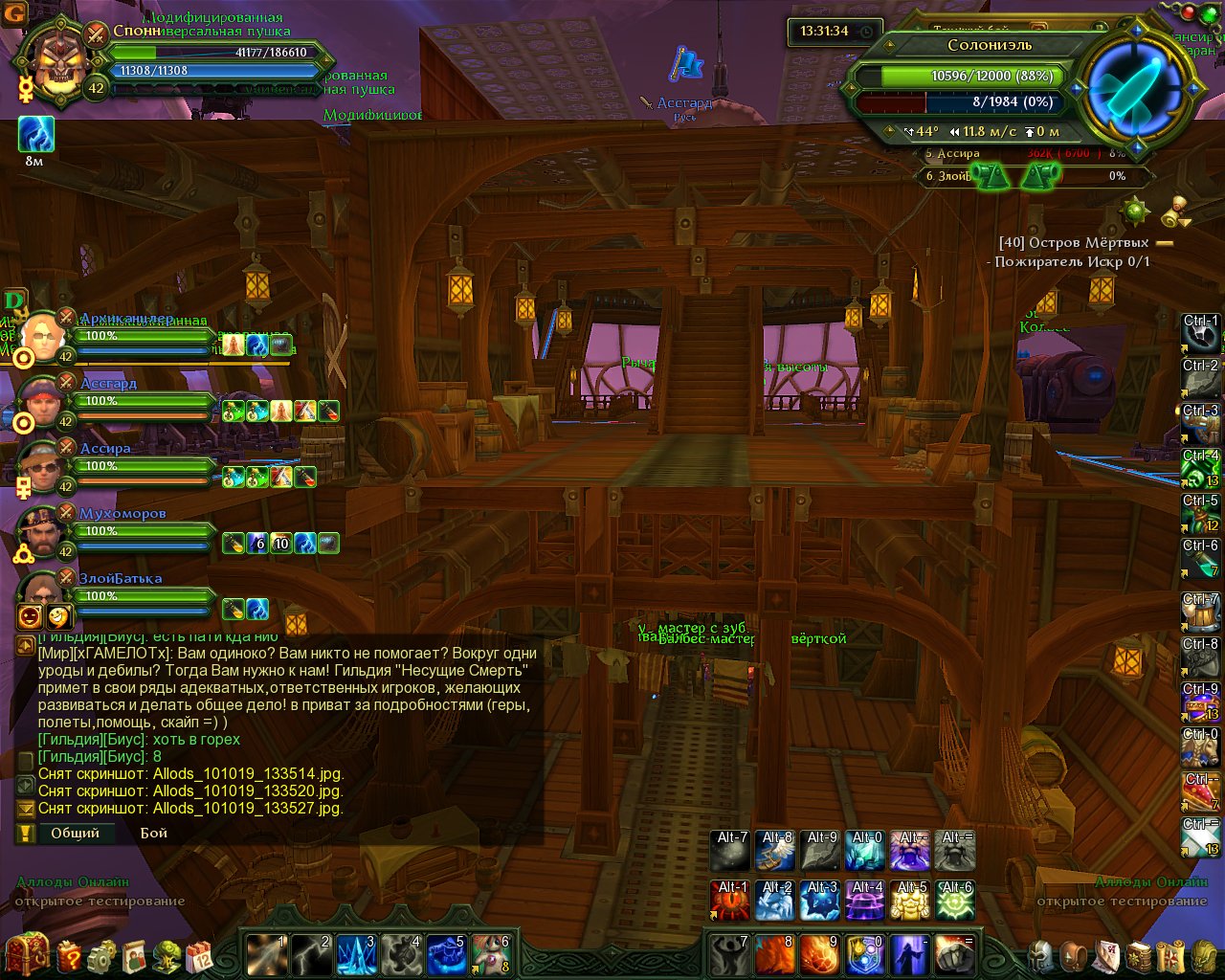Use the fireball ability in slot 9
This screenshot has height=980, width=1225.
(x=820, y=954)
